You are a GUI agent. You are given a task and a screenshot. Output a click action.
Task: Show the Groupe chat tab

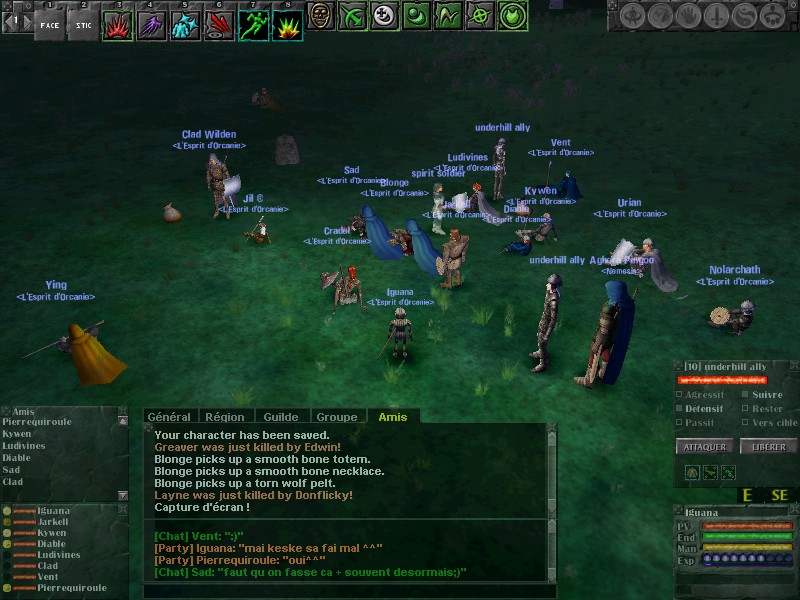pos(337,417)
